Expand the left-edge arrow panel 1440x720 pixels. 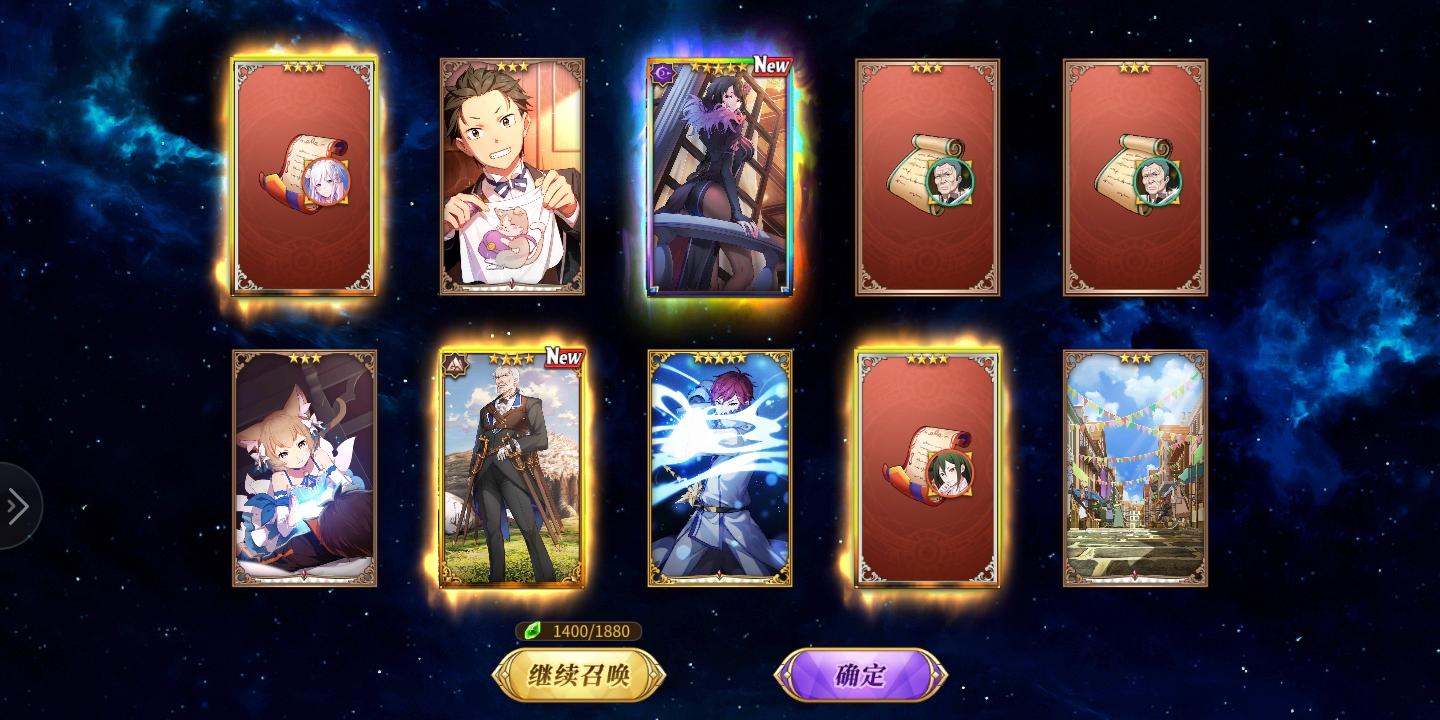pos(14,507)
